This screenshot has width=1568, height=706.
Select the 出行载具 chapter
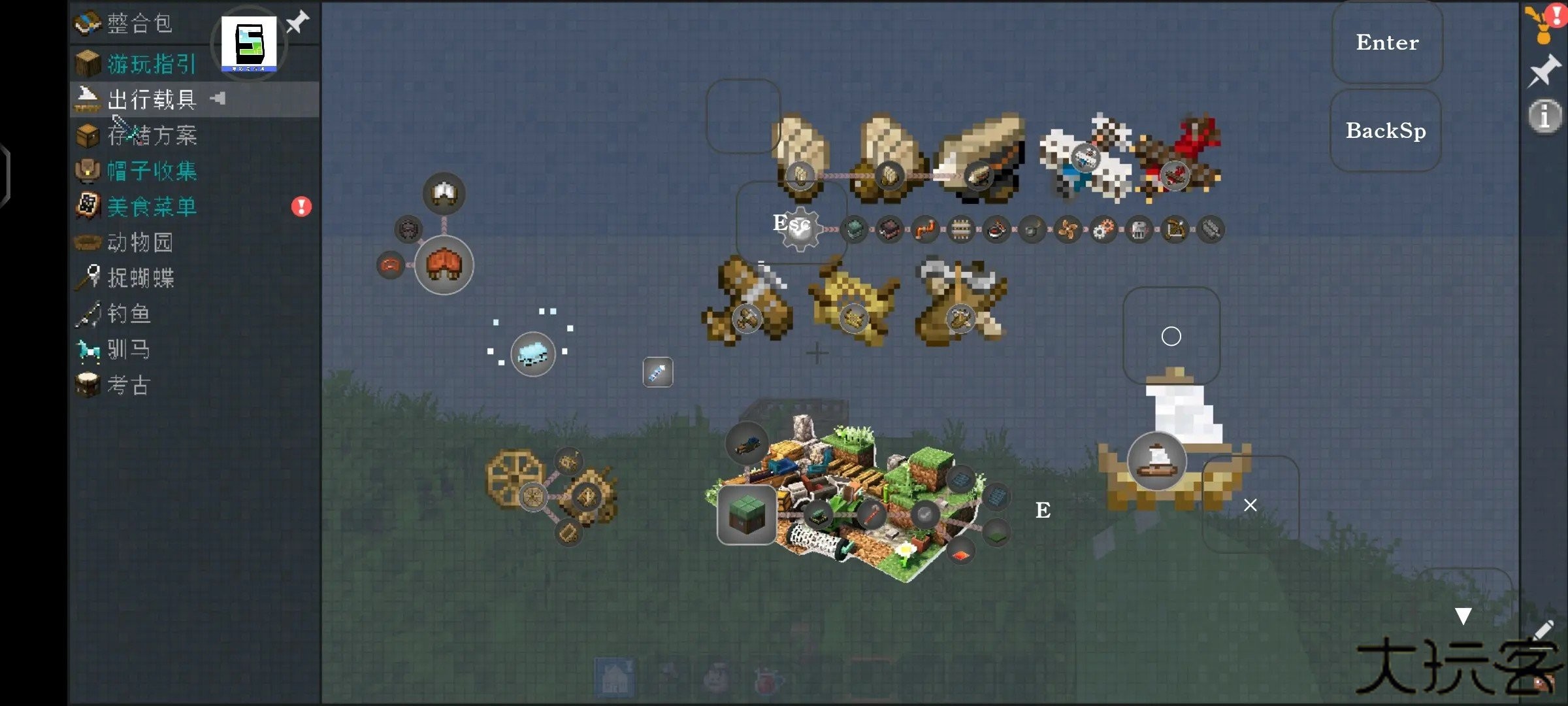pos(152,99)
